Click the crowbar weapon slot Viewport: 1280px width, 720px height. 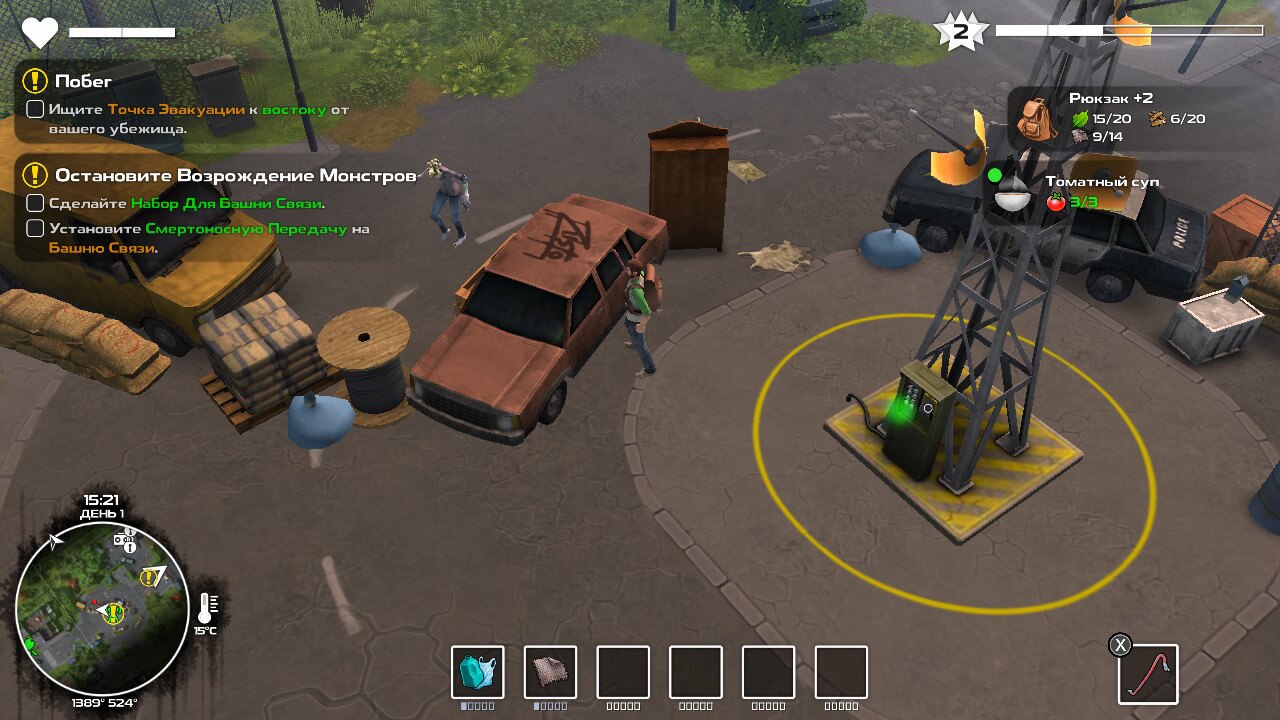click(1147, 674)
